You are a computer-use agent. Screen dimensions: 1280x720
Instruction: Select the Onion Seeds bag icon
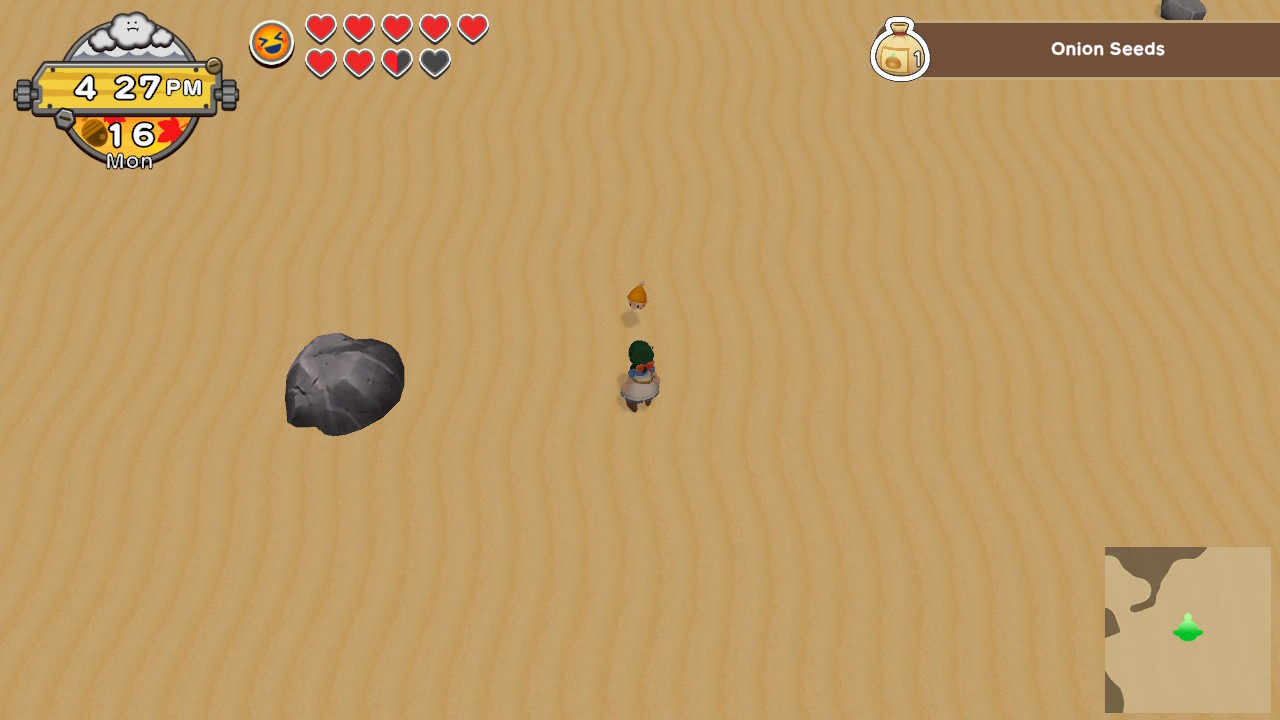[899, 48]
